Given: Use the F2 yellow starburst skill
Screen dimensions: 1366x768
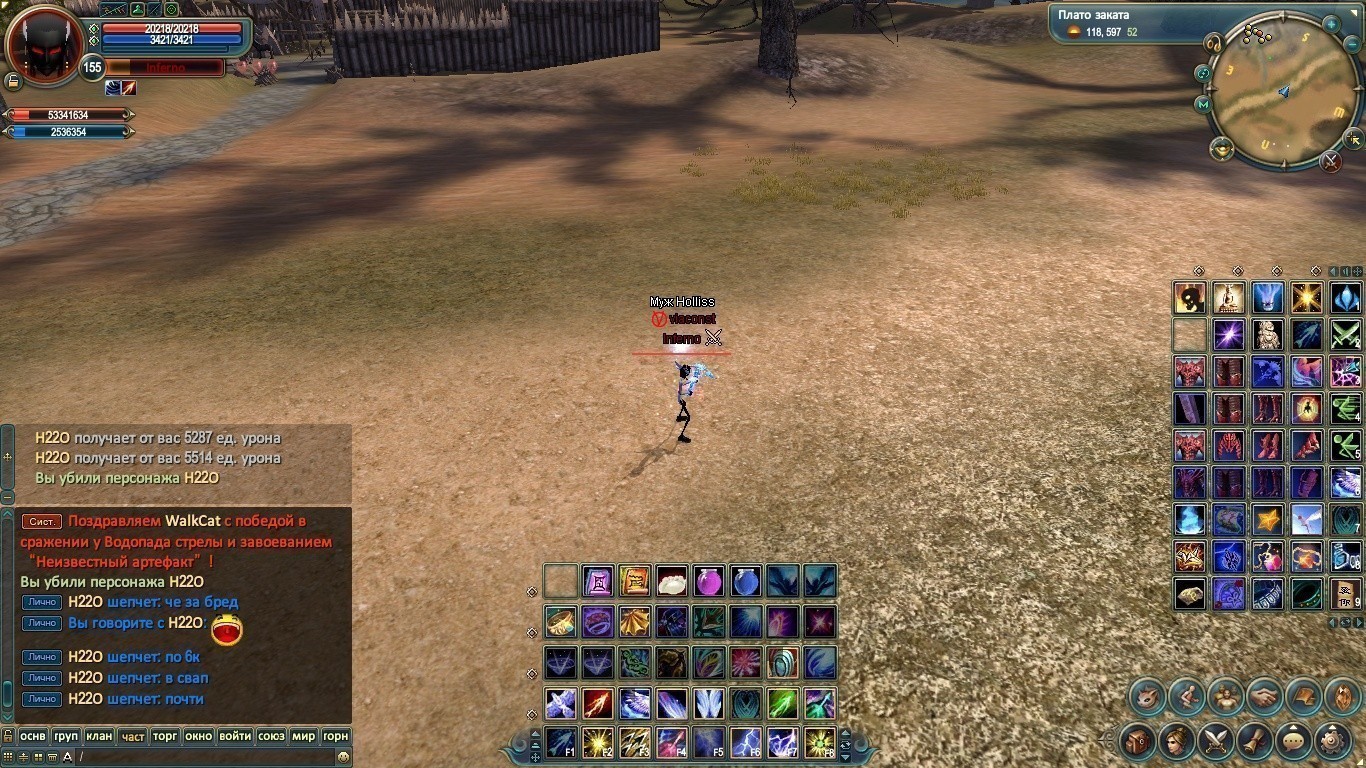Looking at the screenshot, I should pyautogui.click(x=598, y=742).
